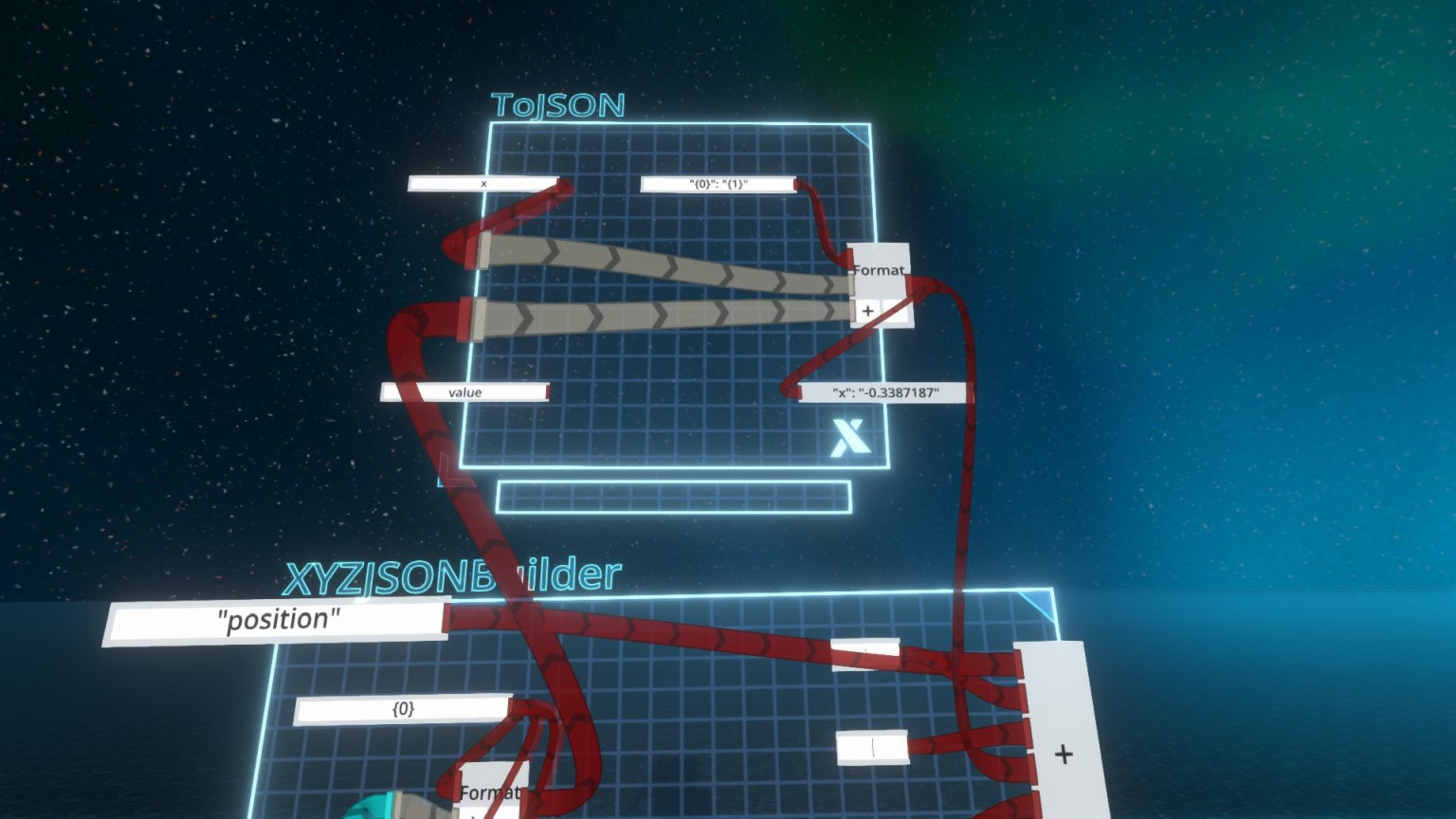Screen dimensions: 1456x819
Task: Click the Format node on the ToJSON panel
Action: [879, 268]
